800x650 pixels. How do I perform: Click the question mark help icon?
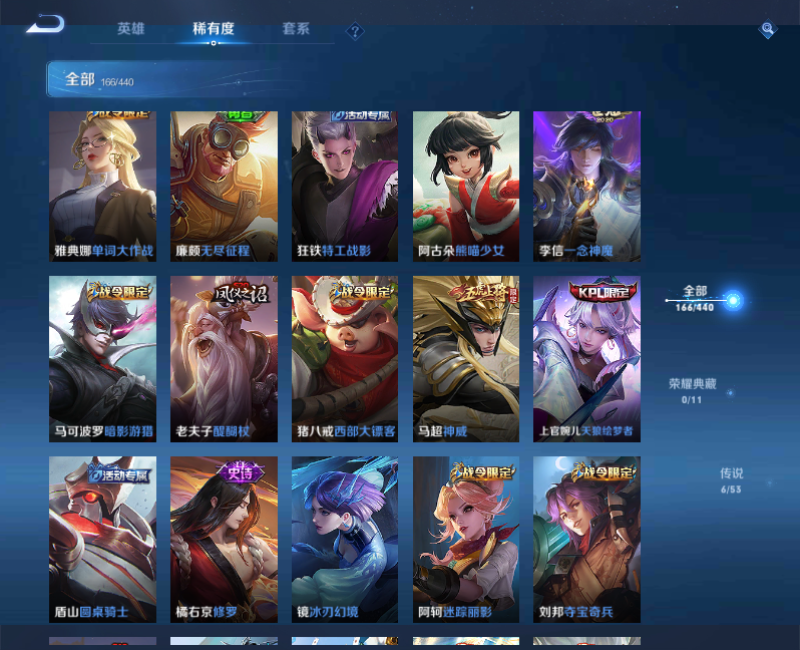click(354, 31)
